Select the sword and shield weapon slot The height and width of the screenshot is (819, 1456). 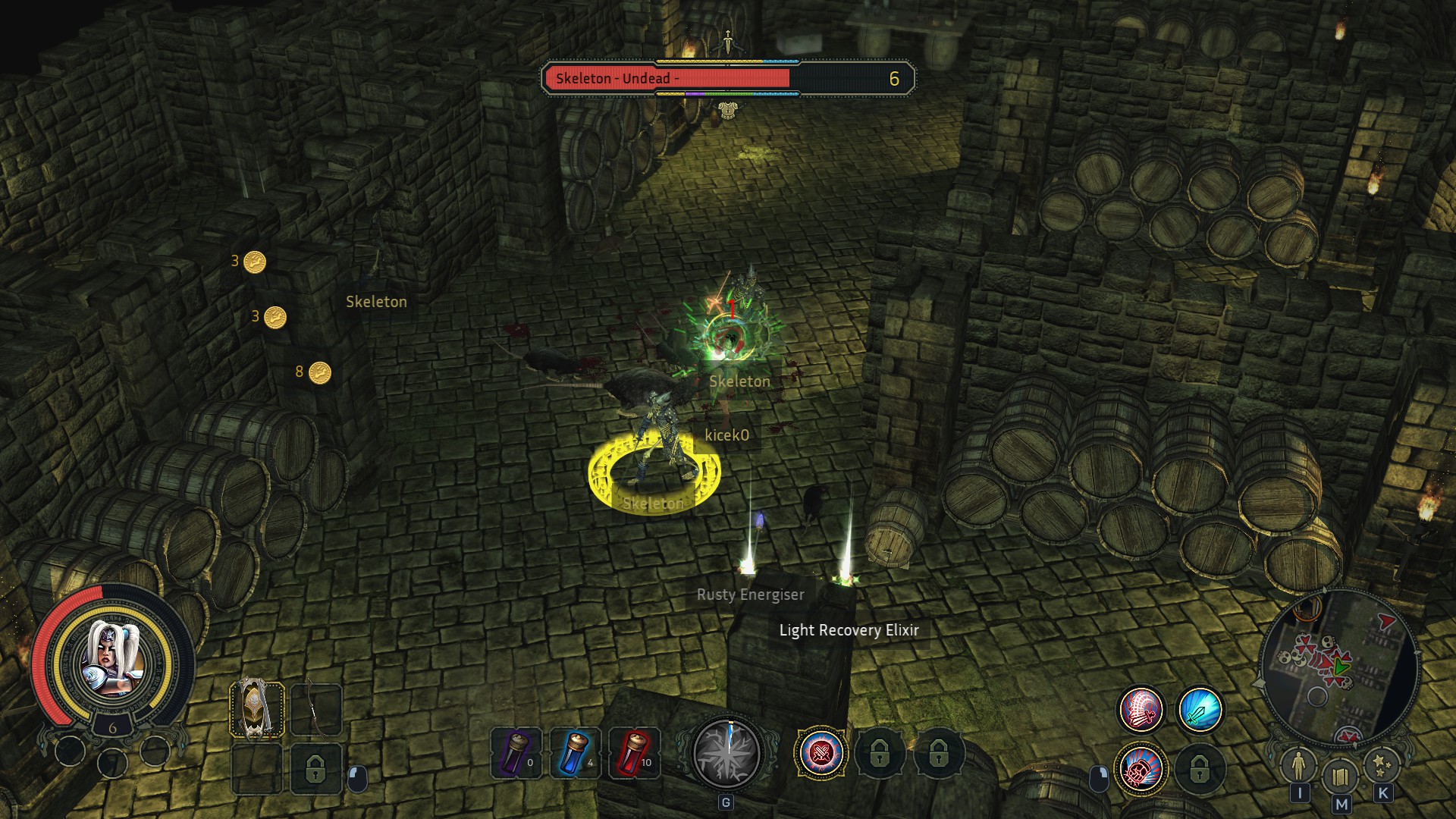pos(257,710)
